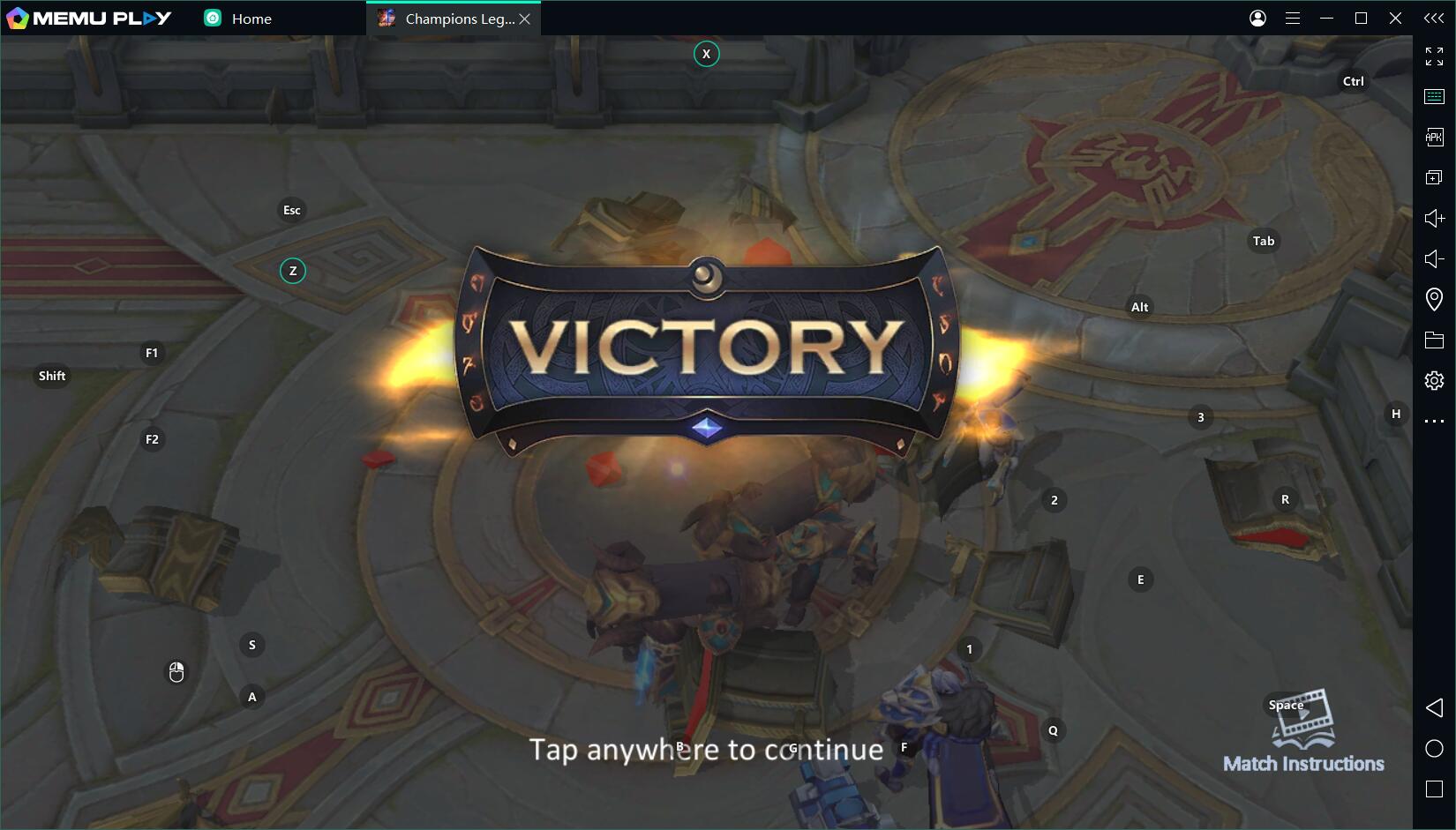Show more emulator tools
This screenshot has height=830, width=1456.
point(1434,422)
